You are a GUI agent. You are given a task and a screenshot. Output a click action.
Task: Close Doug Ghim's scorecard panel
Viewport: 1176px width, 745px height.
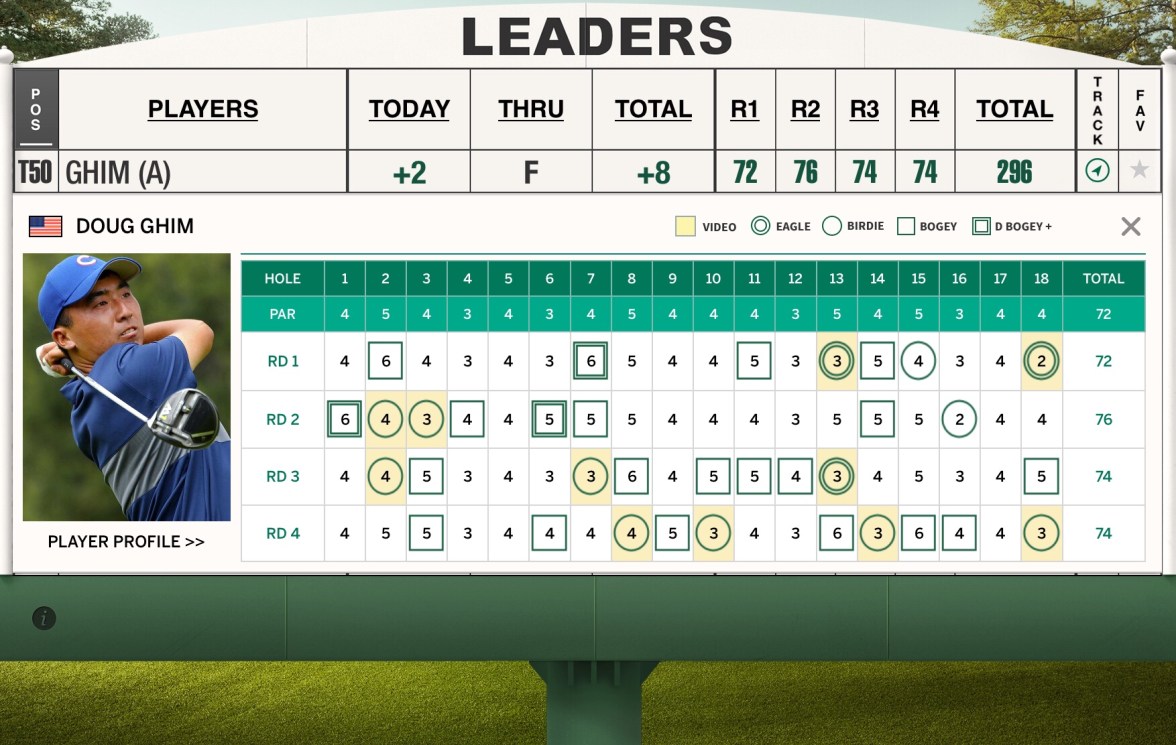(1131, 226)
